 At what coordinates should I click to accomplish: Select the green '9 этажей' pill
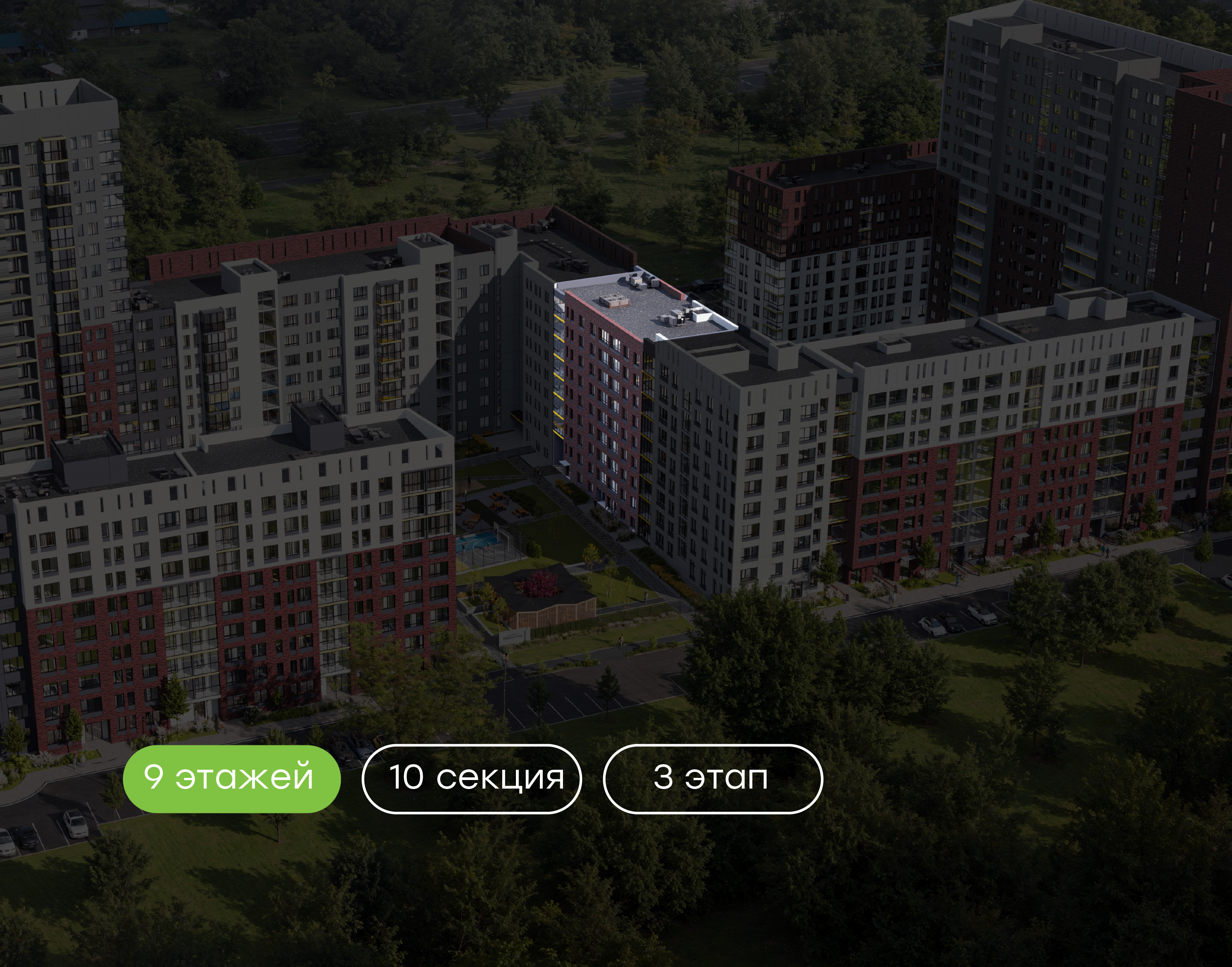tap(231, 778)
